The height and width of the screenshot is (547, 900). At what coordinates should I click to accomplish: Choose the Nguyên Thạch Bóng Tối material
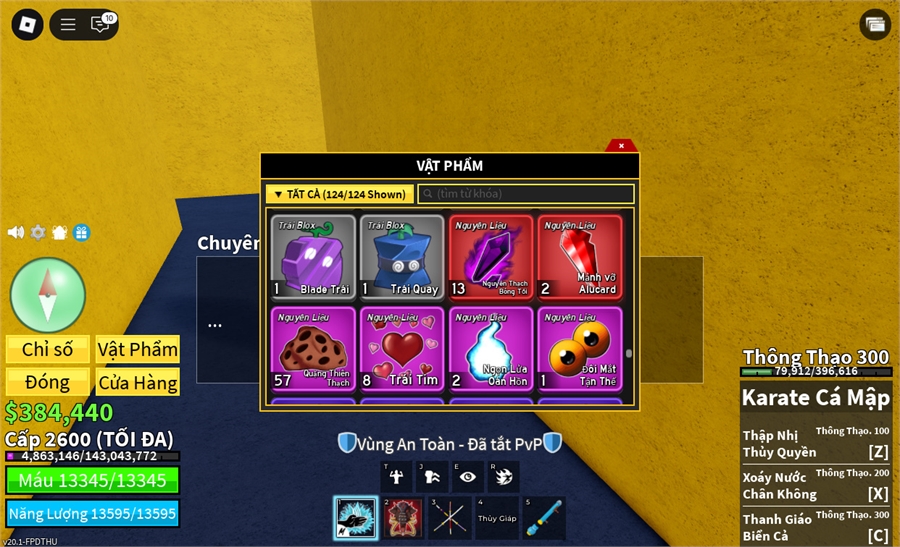(491, 257)
